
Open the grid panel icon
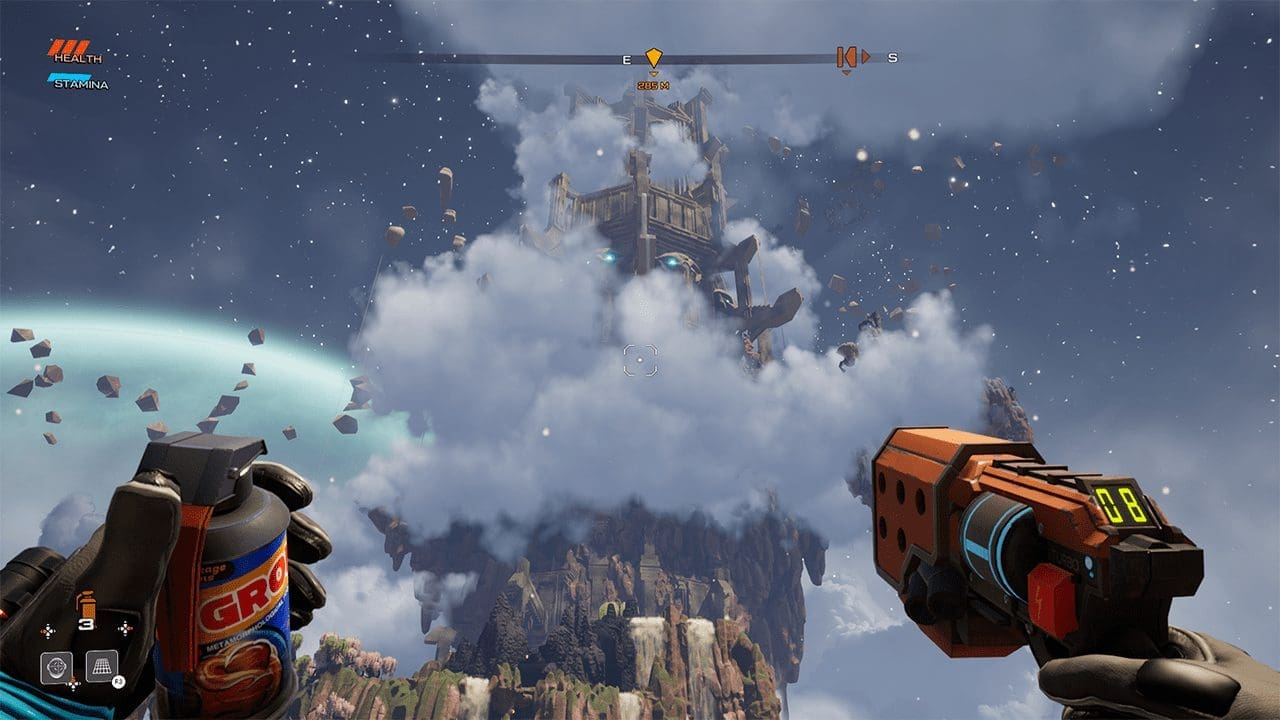pyautogui.click(x=101, y=665)
